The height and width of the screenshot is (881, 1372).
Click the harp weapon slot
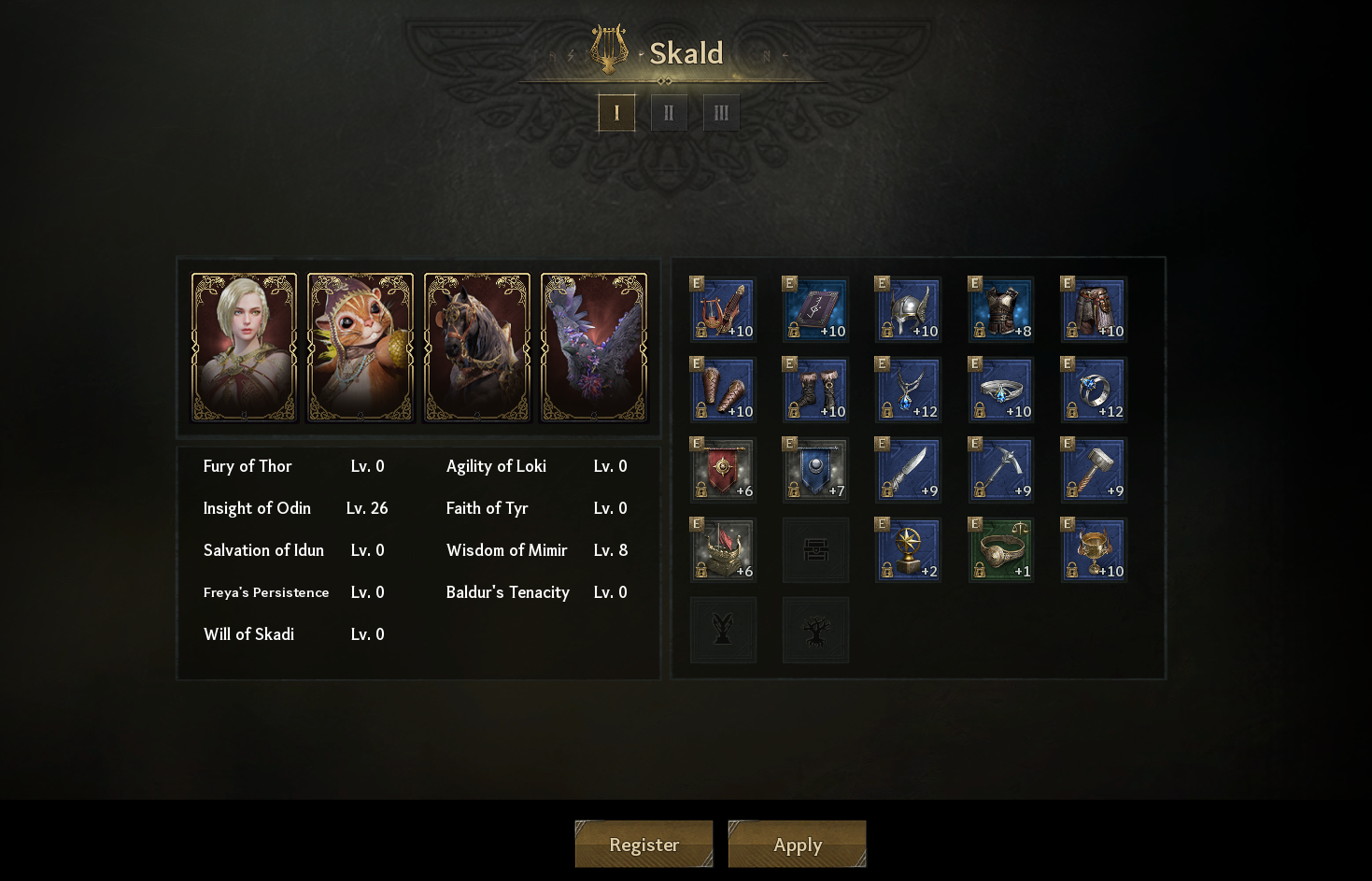pos(723,309)
